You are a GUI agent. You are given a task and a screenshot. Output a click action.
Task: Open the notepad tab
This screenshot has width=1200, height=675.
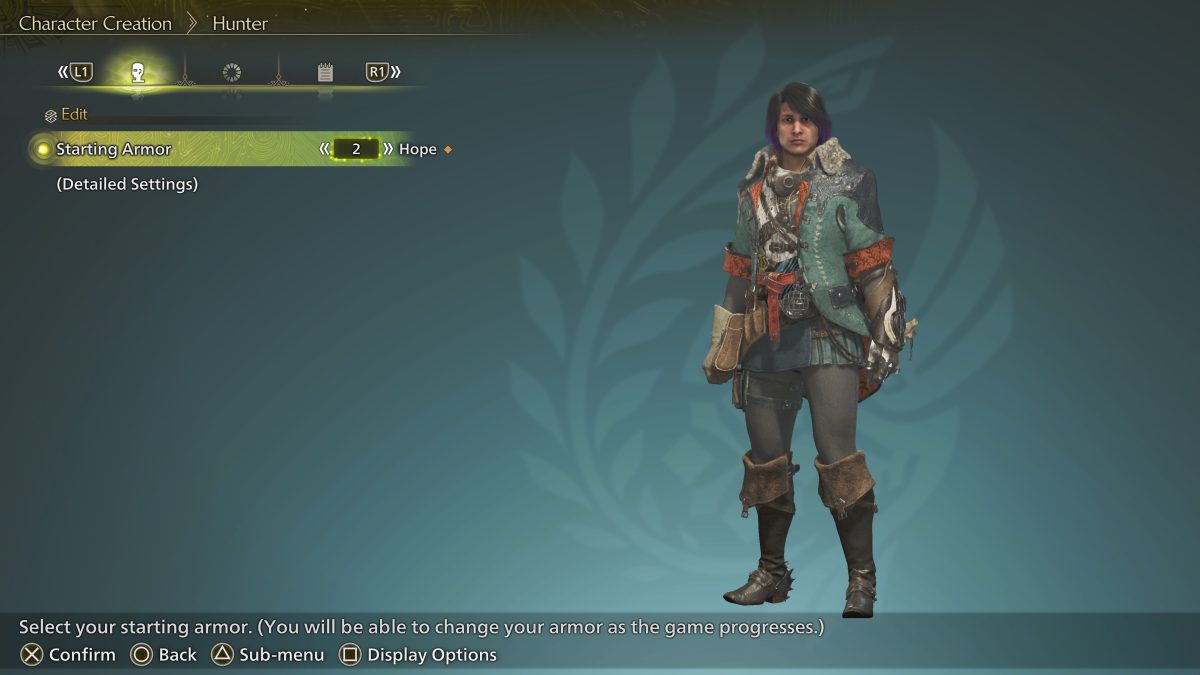325,72
